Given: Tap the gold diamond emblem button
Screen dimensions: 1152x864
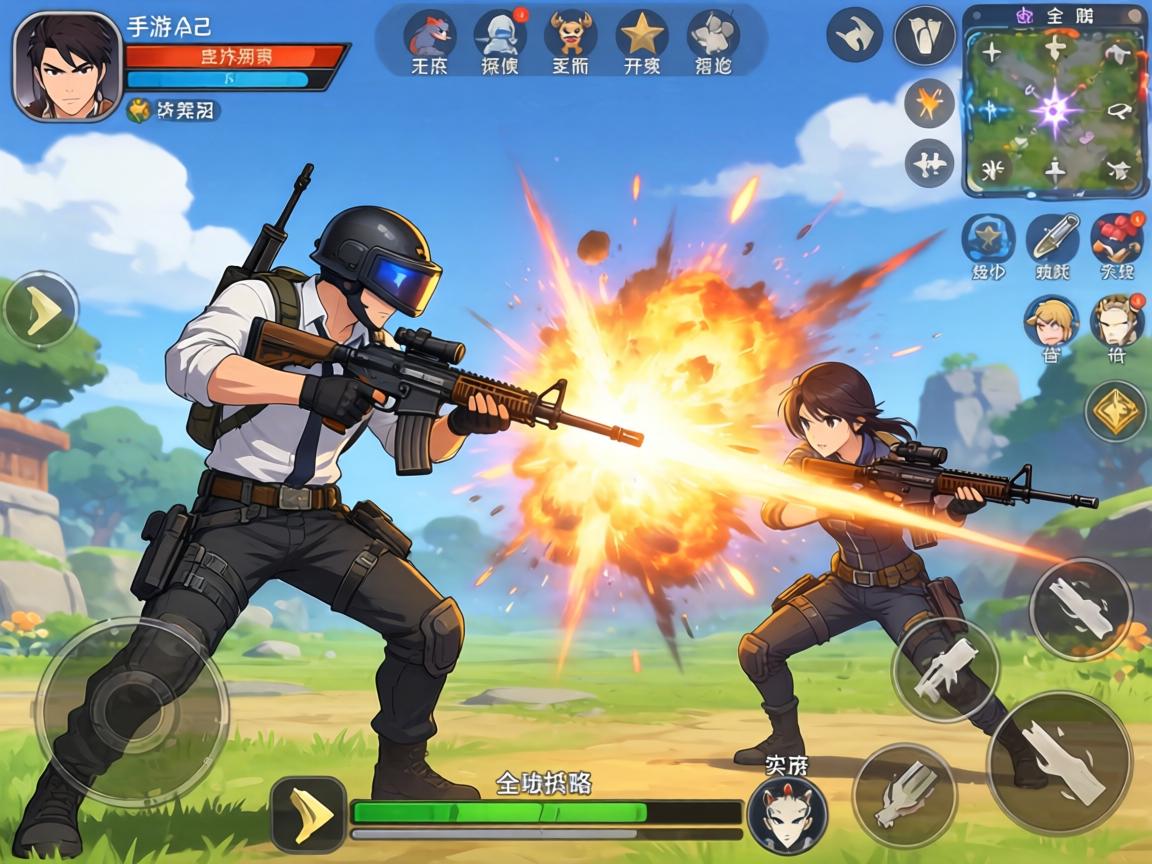Looking at the screenshot, I should tap(1115, 410).
